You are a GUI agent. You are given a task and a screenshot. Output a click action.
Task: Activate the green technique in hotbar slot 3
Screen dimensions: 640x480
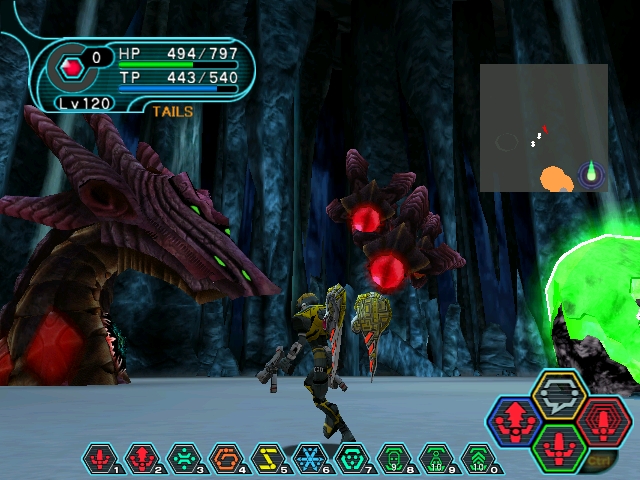184,459
